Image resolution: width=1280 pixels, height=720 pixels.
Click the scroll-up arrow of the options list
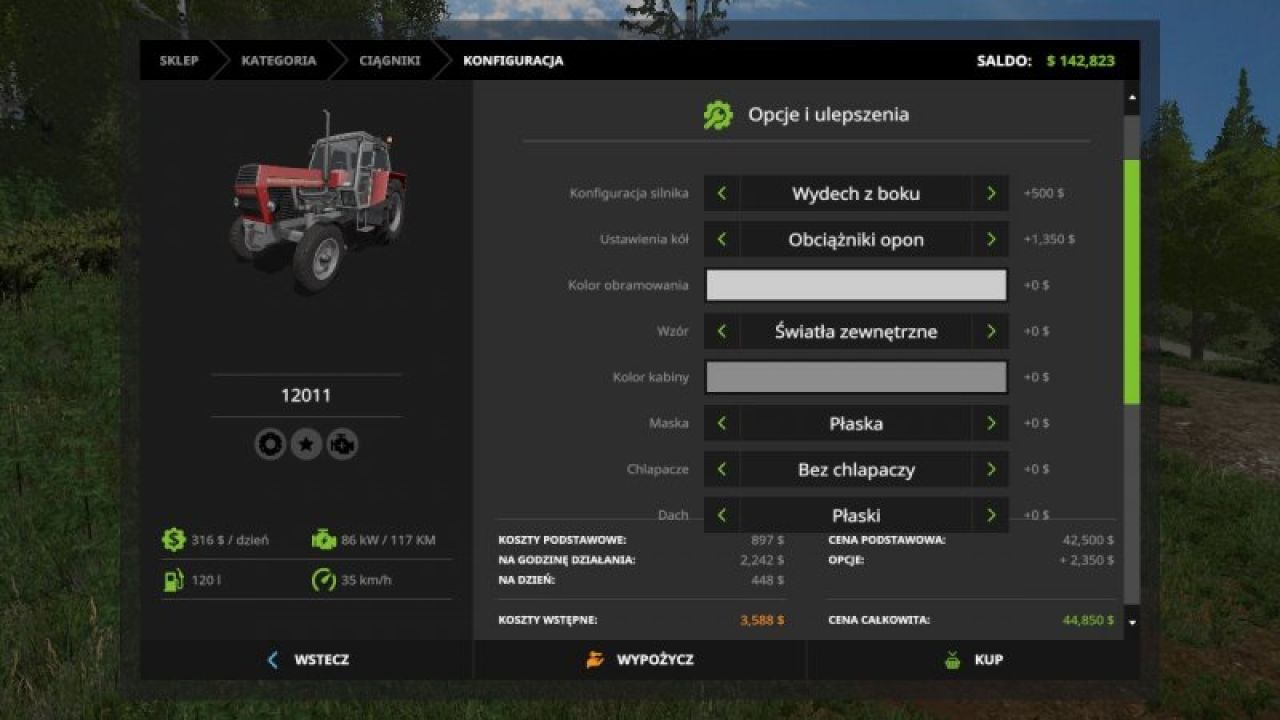1132,98
